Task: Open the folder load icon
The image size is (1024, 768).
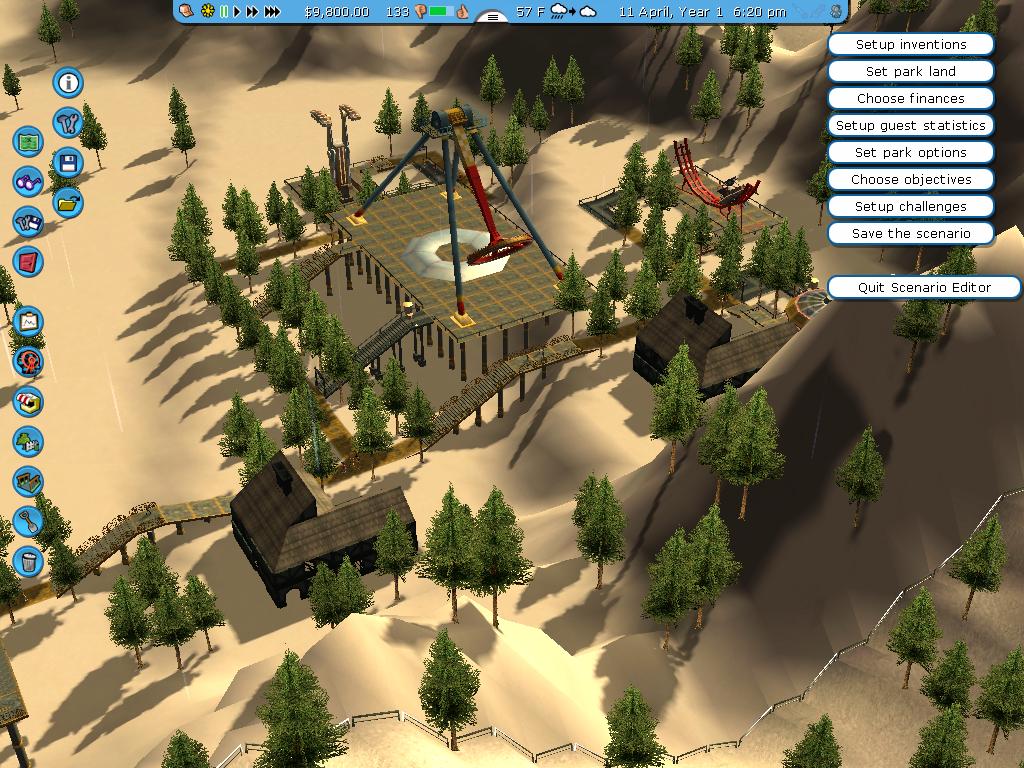Action: coord(68,202)
